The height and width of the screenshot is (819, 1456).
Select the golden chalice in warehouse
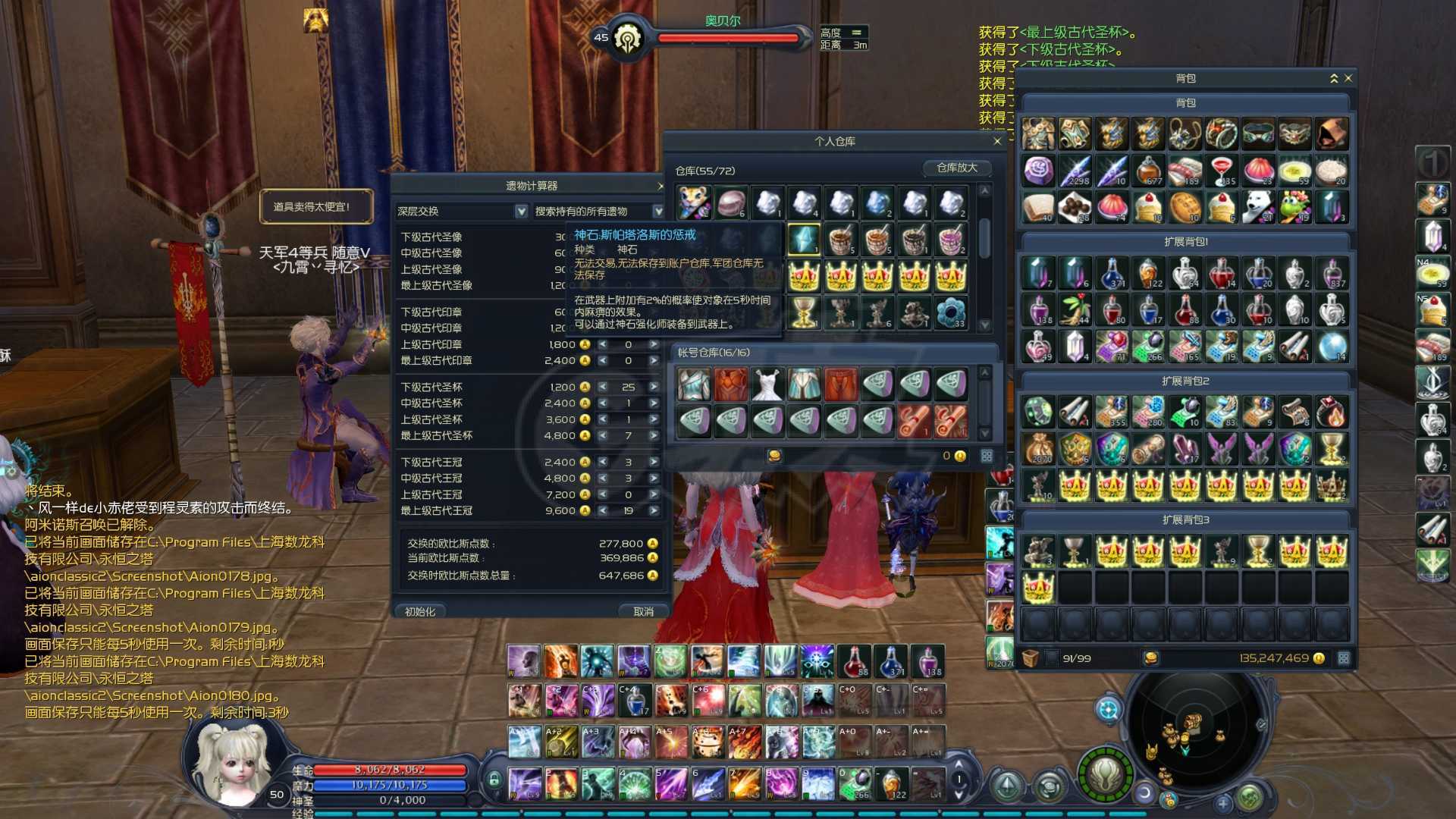[x=804, y=312]
